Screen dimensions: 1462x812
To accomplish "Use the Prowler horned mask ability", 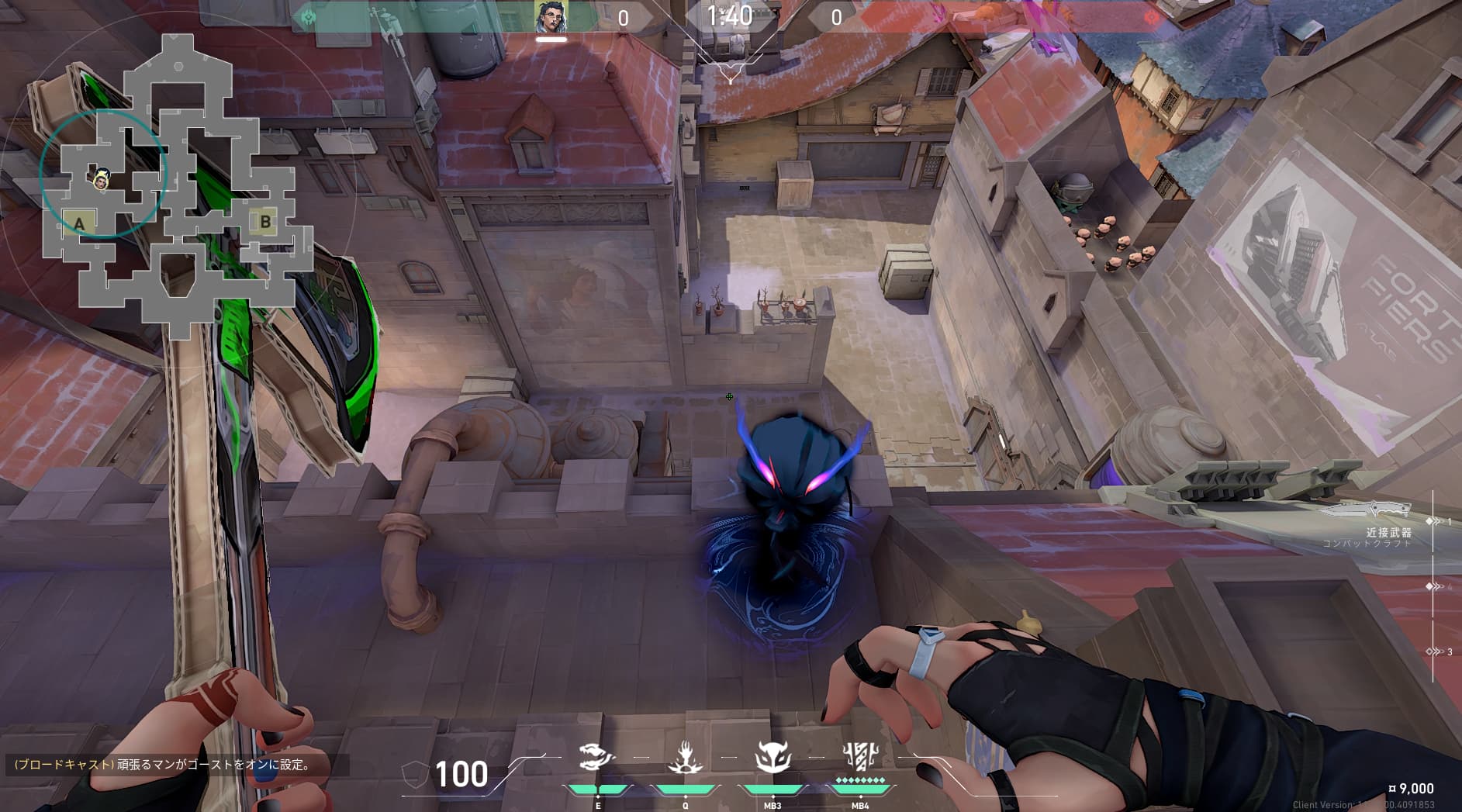I will coord(772,758).
